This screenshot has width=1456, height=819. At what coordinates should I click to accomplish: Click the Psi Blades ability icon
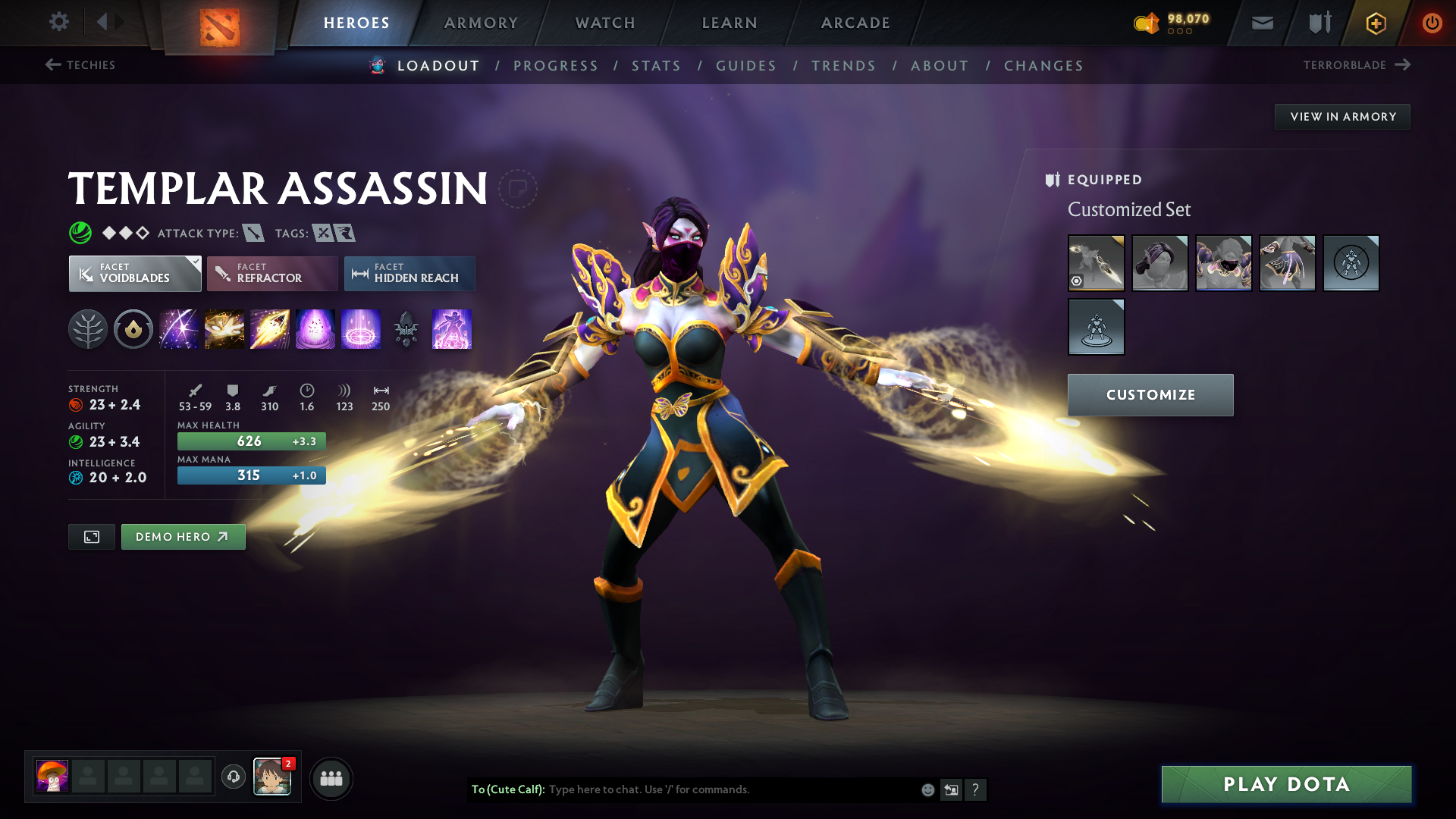[x=270, y=329]
